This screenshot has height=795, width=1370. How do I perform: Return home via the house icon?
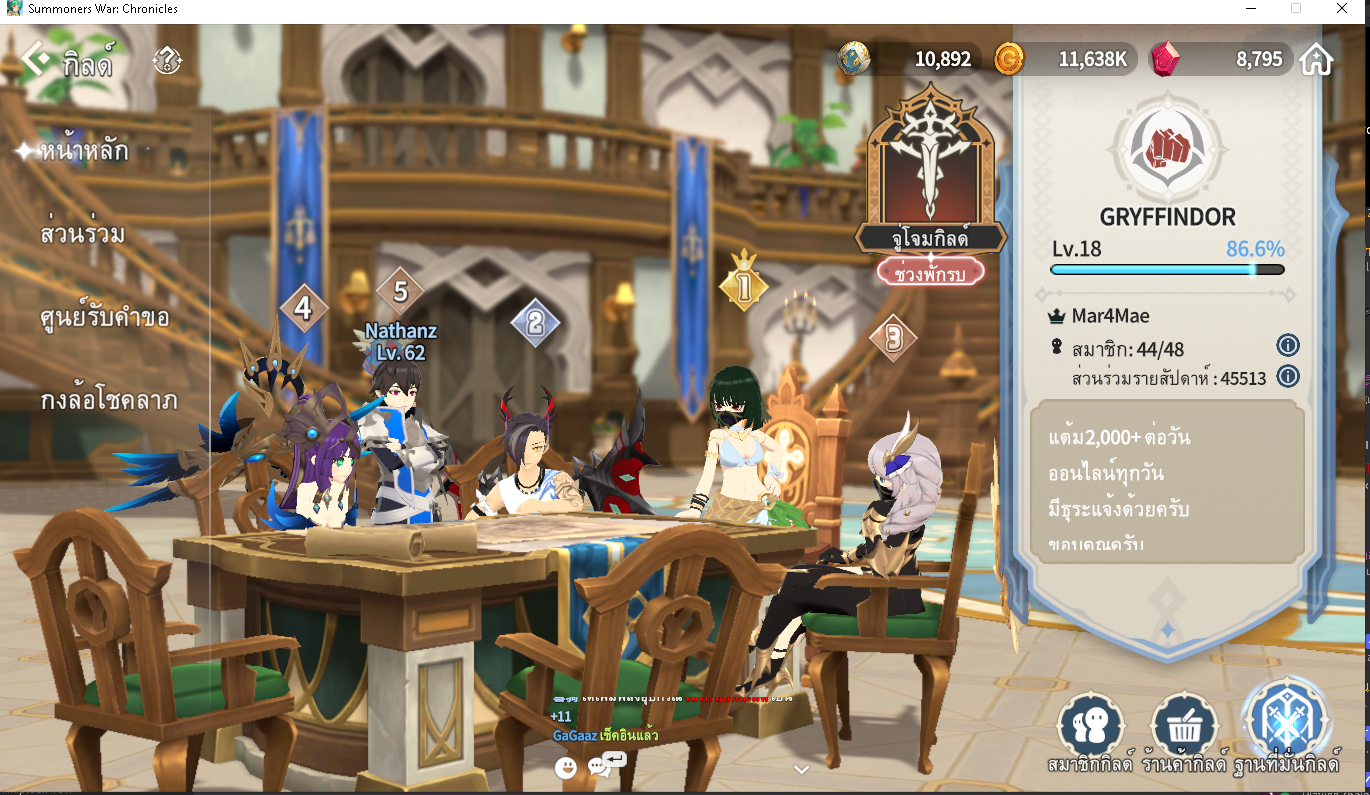click(x=1316, y=60)
